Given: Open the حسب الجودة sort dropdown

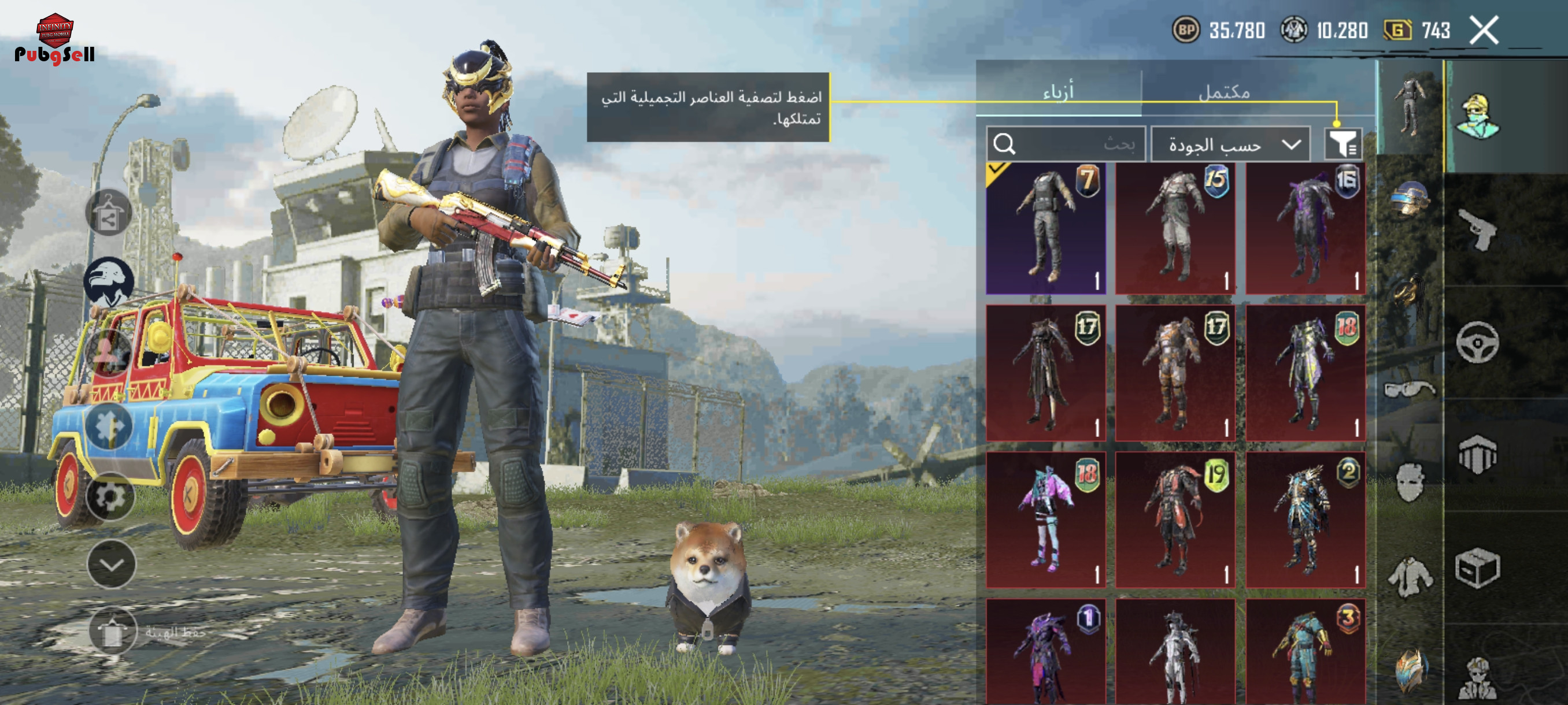Looking at the screenshot, I should coord(1231,145).
